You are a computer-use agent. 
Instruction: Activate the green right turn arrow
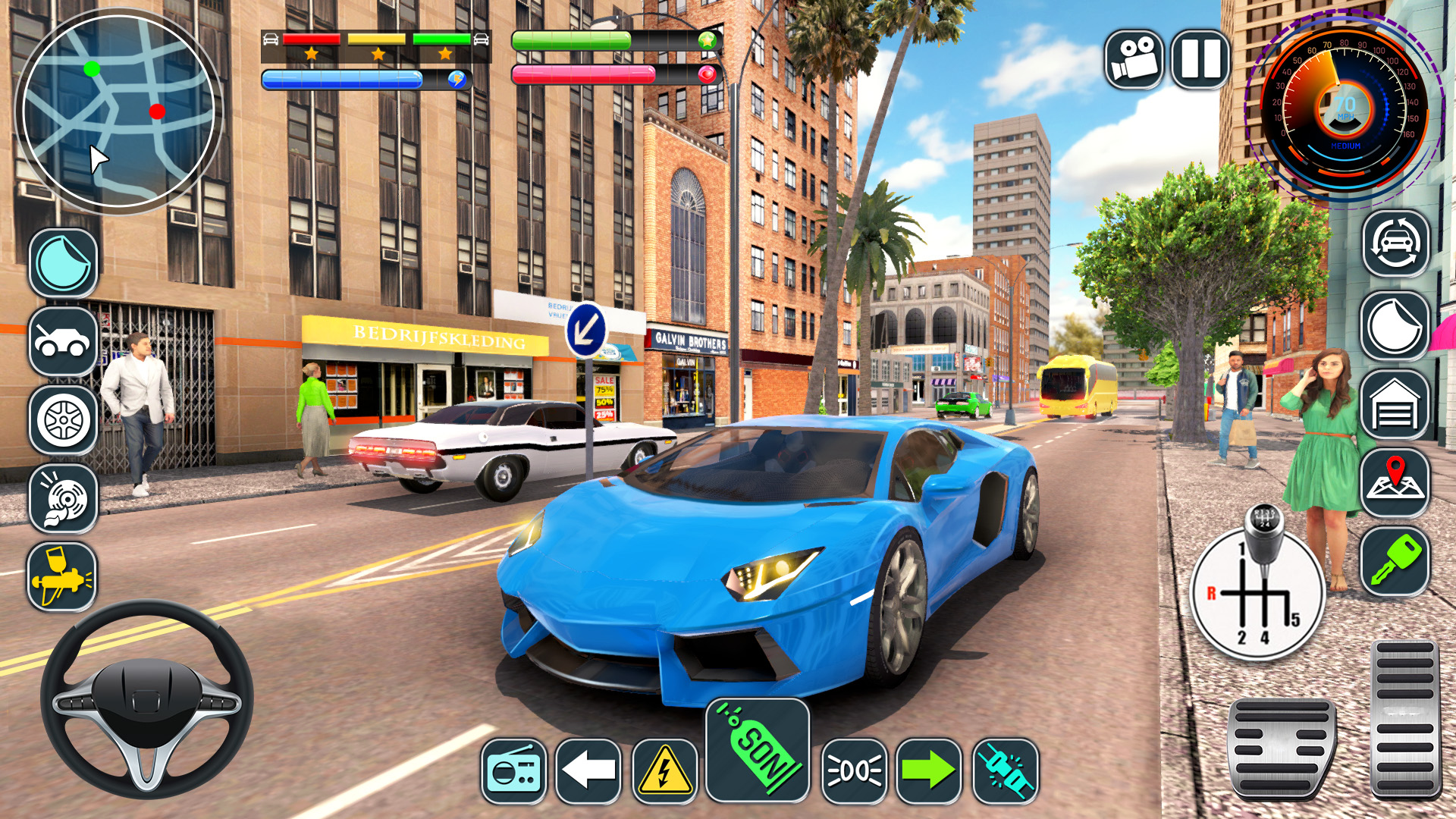click(x=929, y=771)
